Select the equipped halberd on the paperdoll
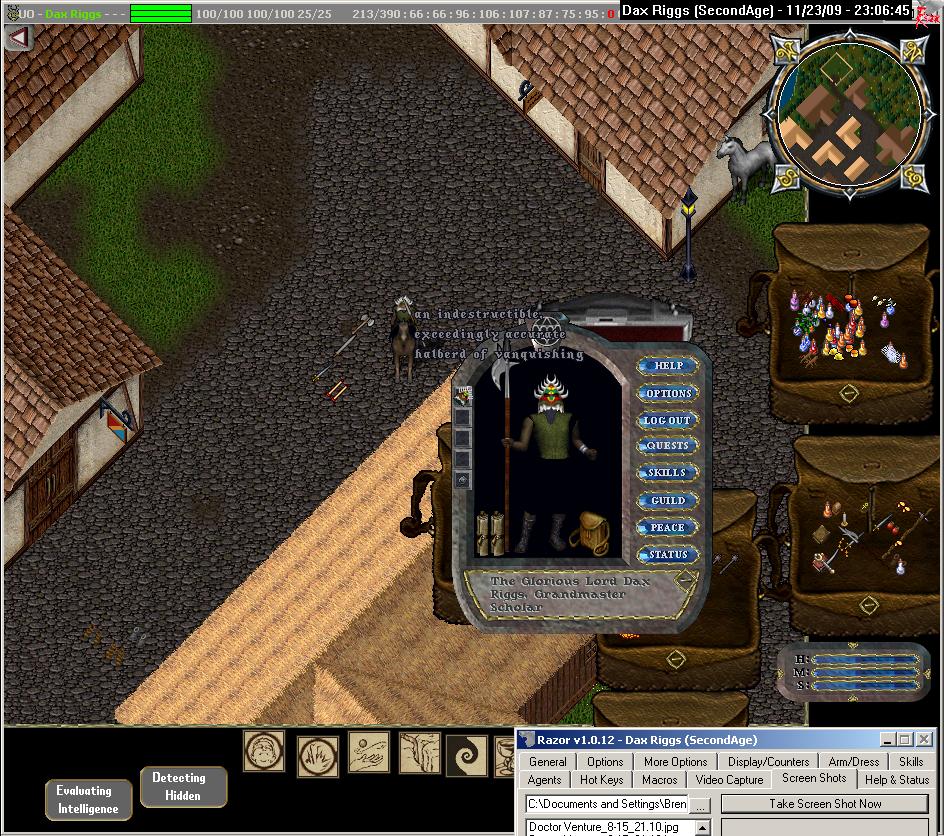The width and height of the screenshot is (944, 836). coord(507,440)
